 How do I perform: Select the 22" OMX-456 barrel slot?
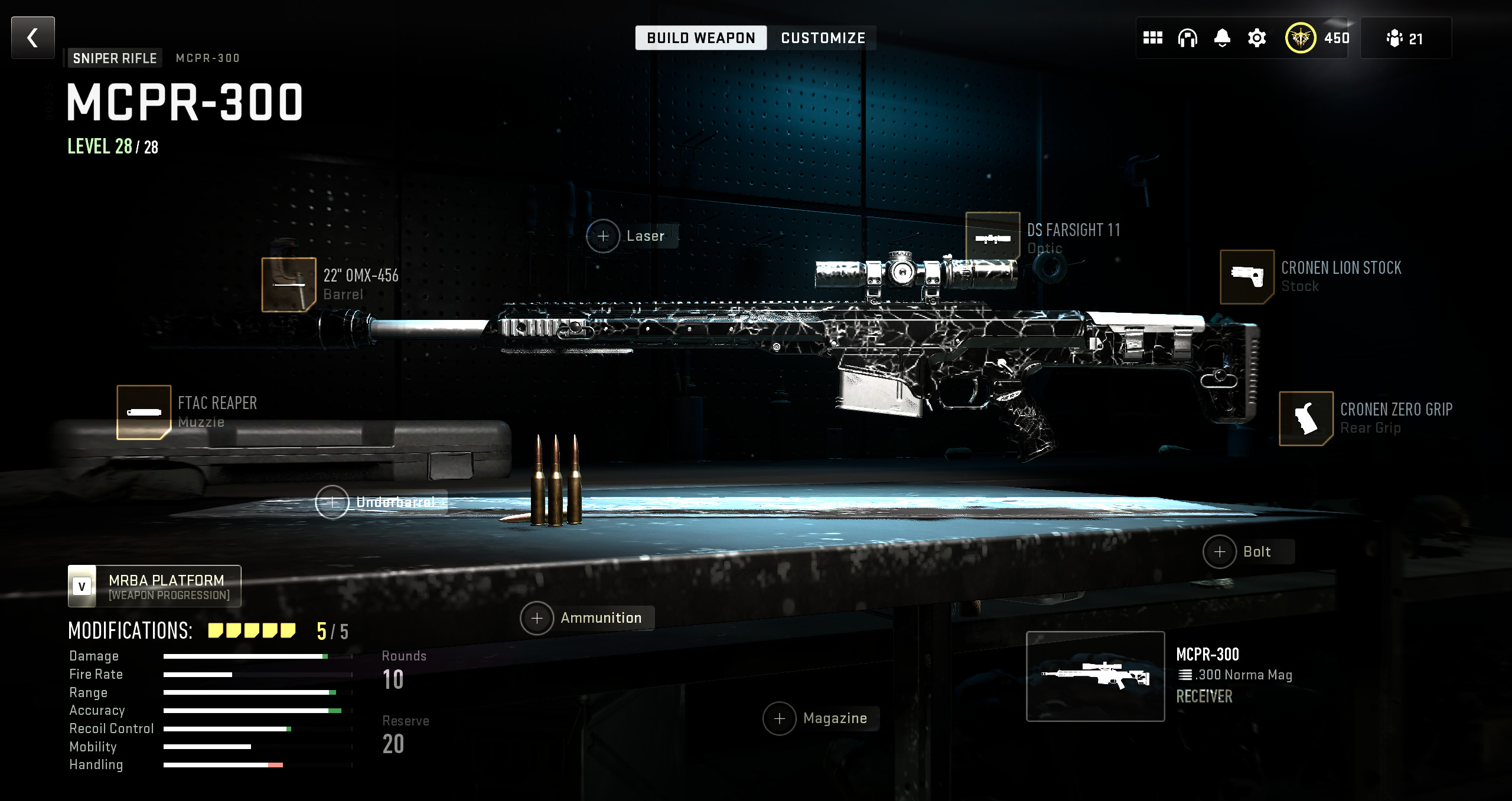[289, 285]
